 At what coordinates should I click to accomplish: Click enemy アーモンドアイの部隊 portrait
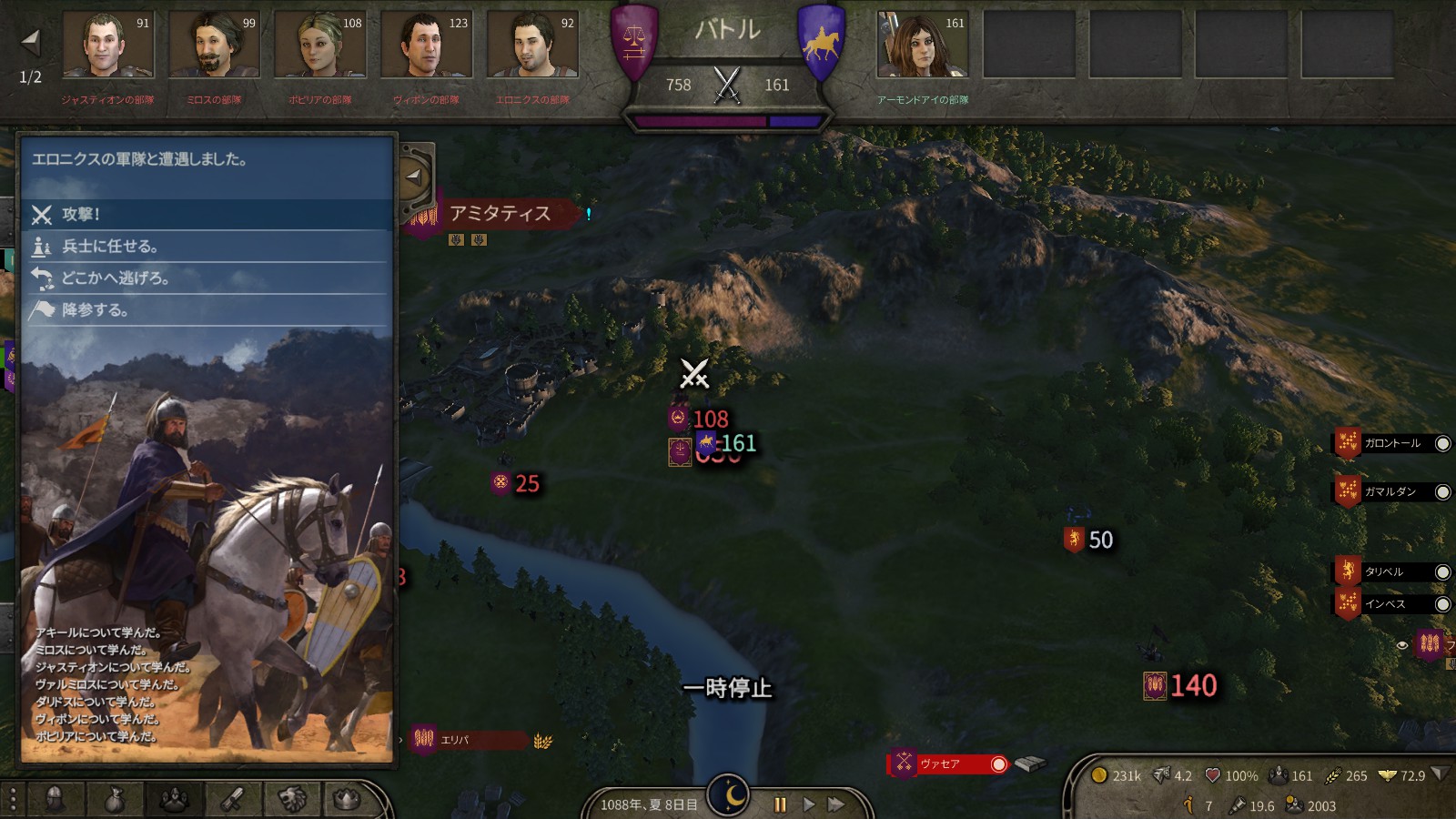coord(922,45)
